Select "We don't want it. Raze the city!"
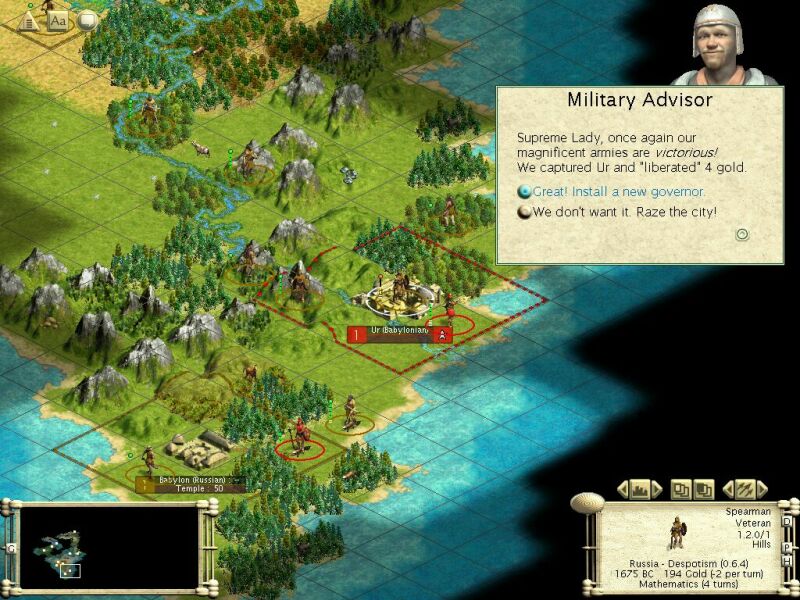This screenshot has height=600, width=800. point(624,212)
